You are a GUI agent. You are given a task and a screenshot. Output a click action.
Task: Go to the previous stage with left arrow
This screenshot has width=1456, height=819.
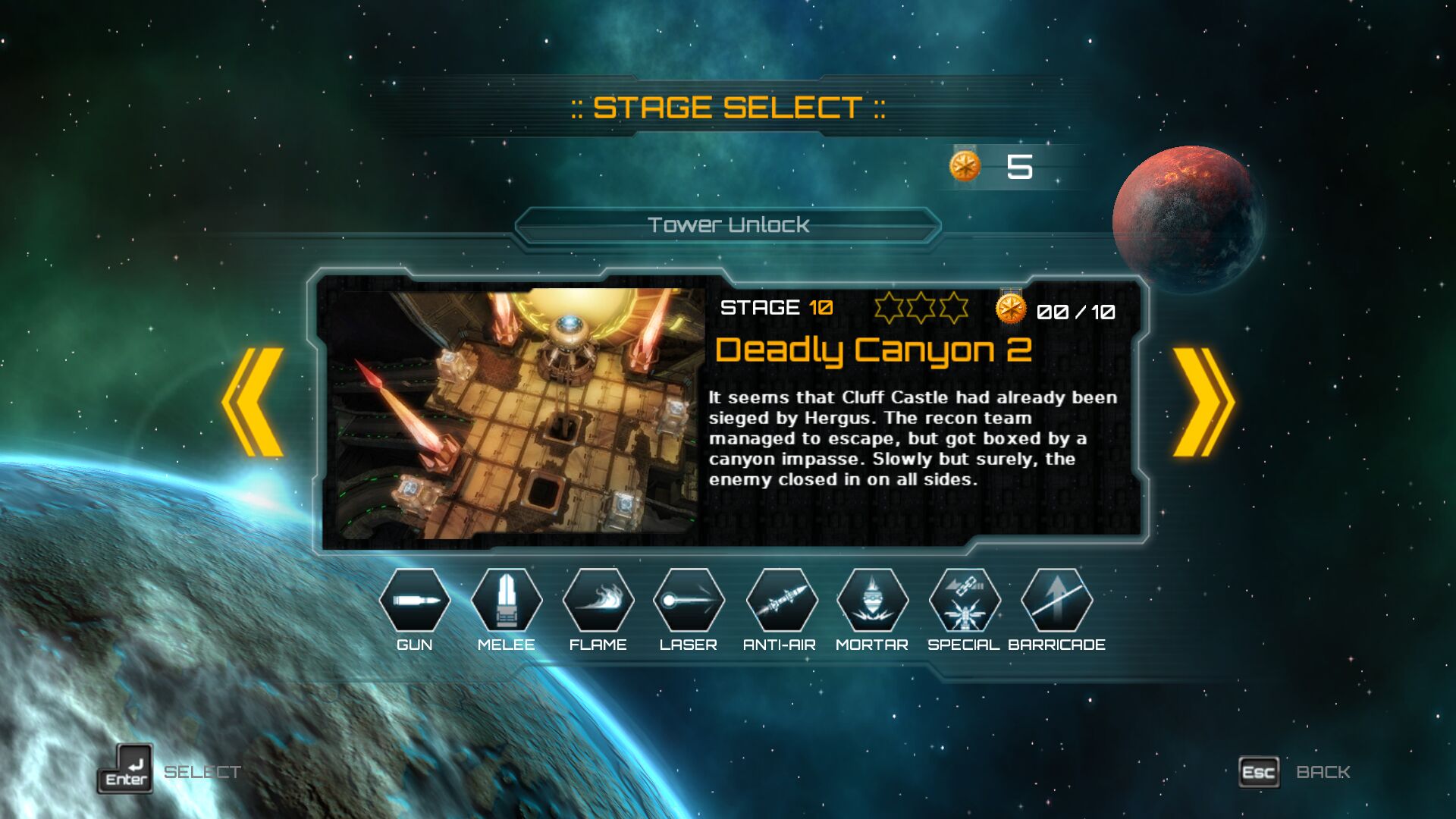pos(253,402)
